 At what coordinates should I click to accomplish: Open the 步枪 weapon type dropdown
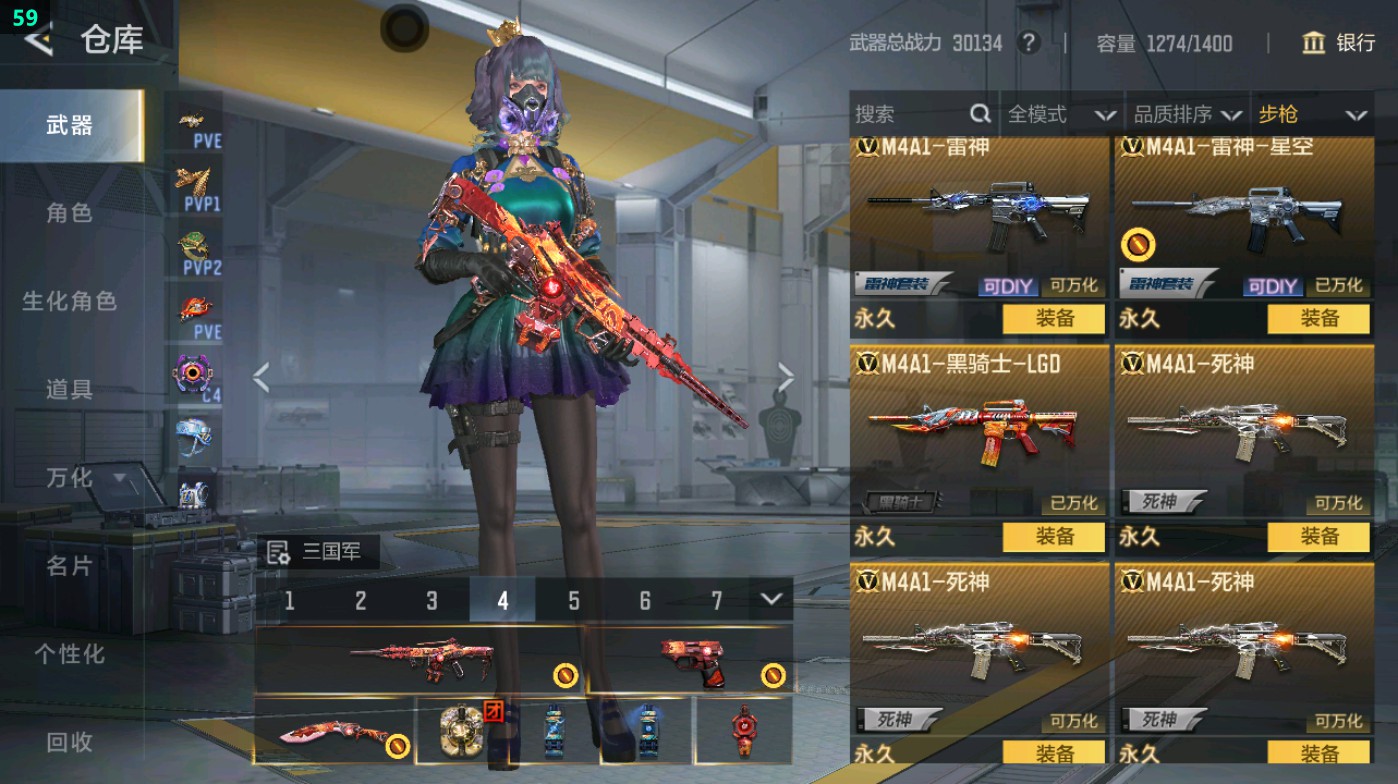[x=1311, y=115]
